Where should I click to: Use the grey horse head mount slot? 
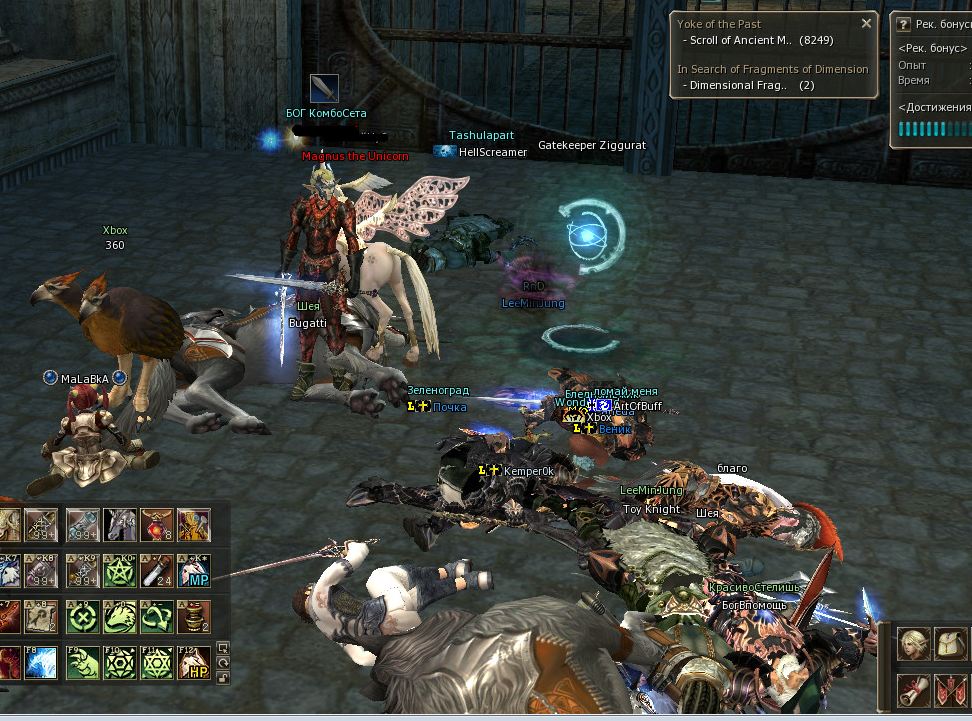pos(119,524)
